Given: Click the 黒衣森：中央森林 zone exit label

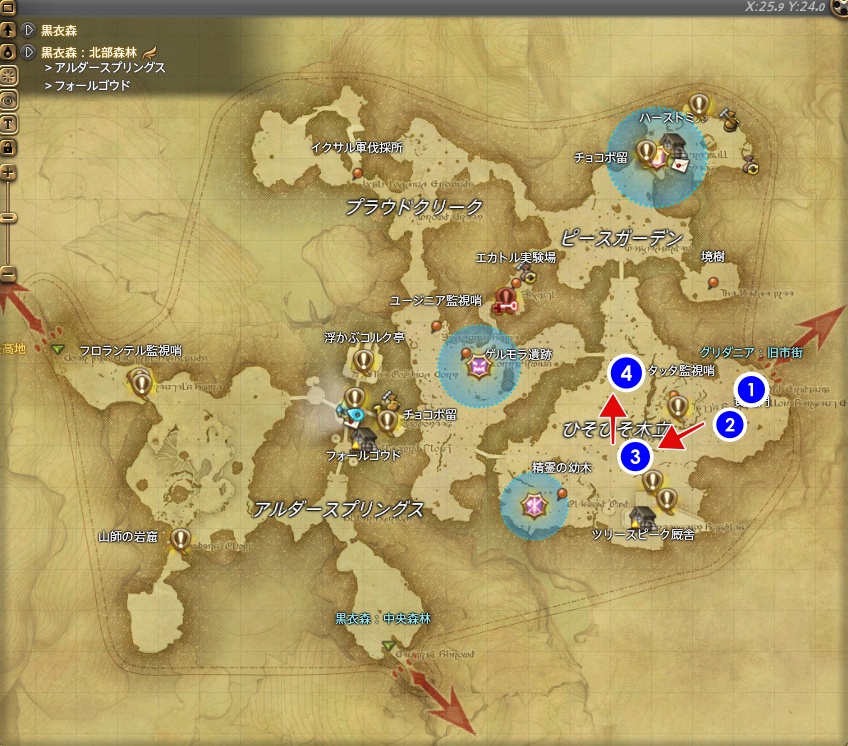Looking at the screenshot, I should [x=382, y=619].
